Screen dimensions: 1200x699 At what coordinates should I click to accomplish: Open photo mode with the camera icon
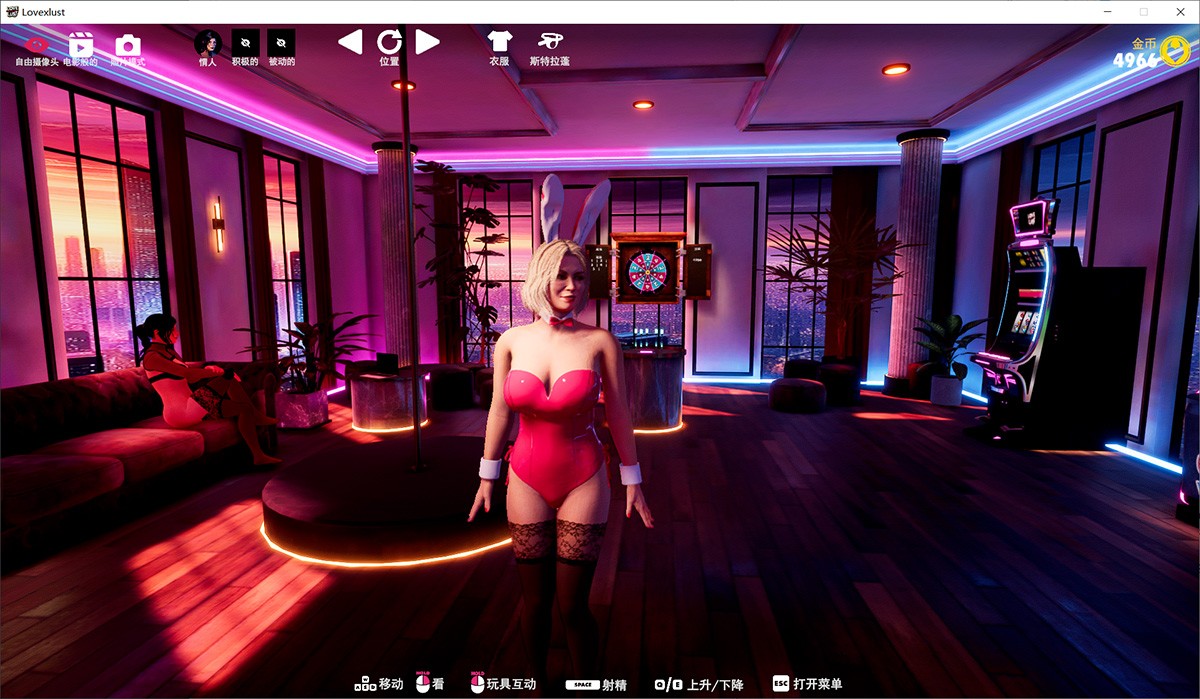tap(127, 45)
